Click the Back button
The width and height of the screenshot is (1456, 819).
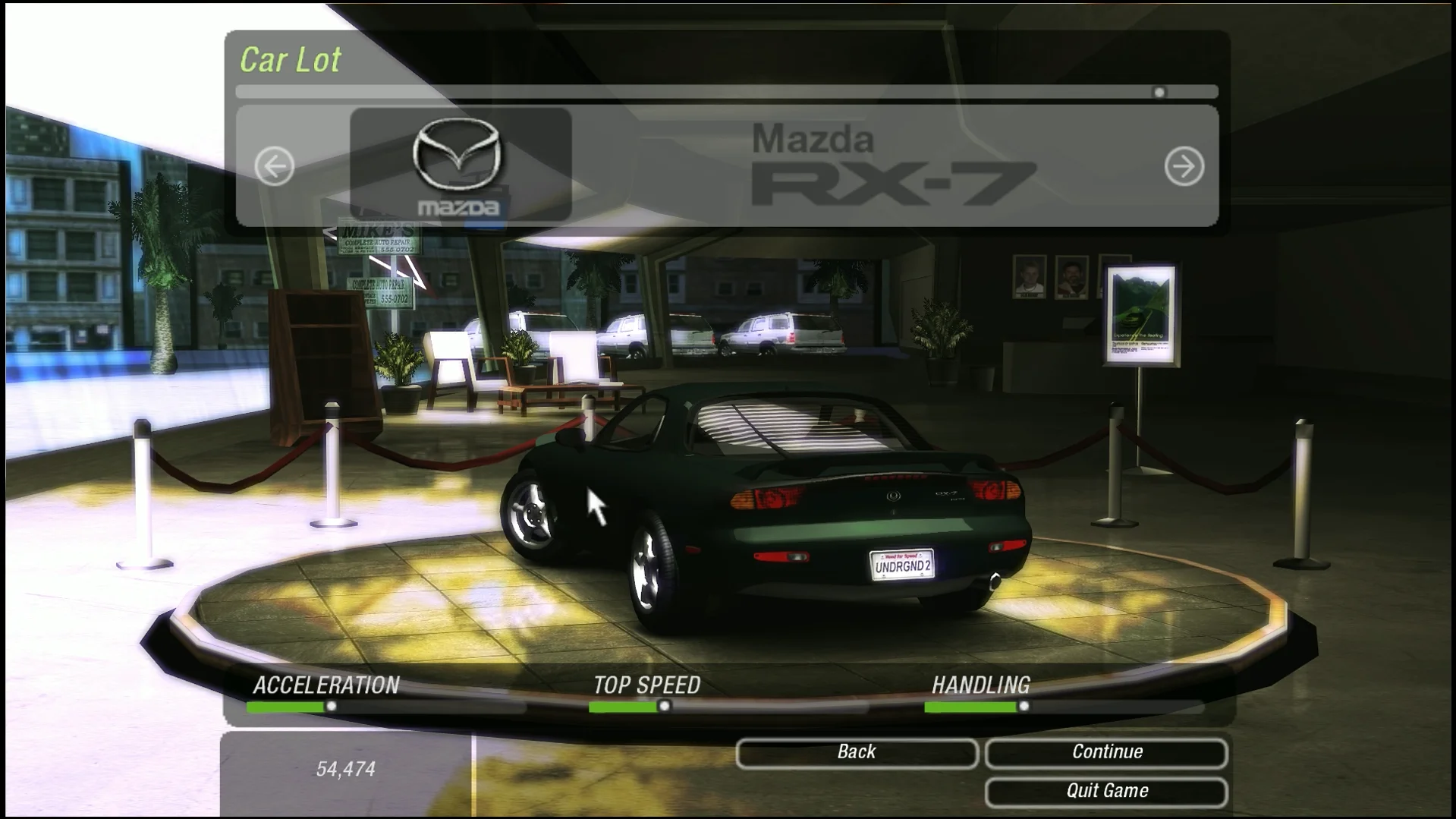tap(857, 752)
